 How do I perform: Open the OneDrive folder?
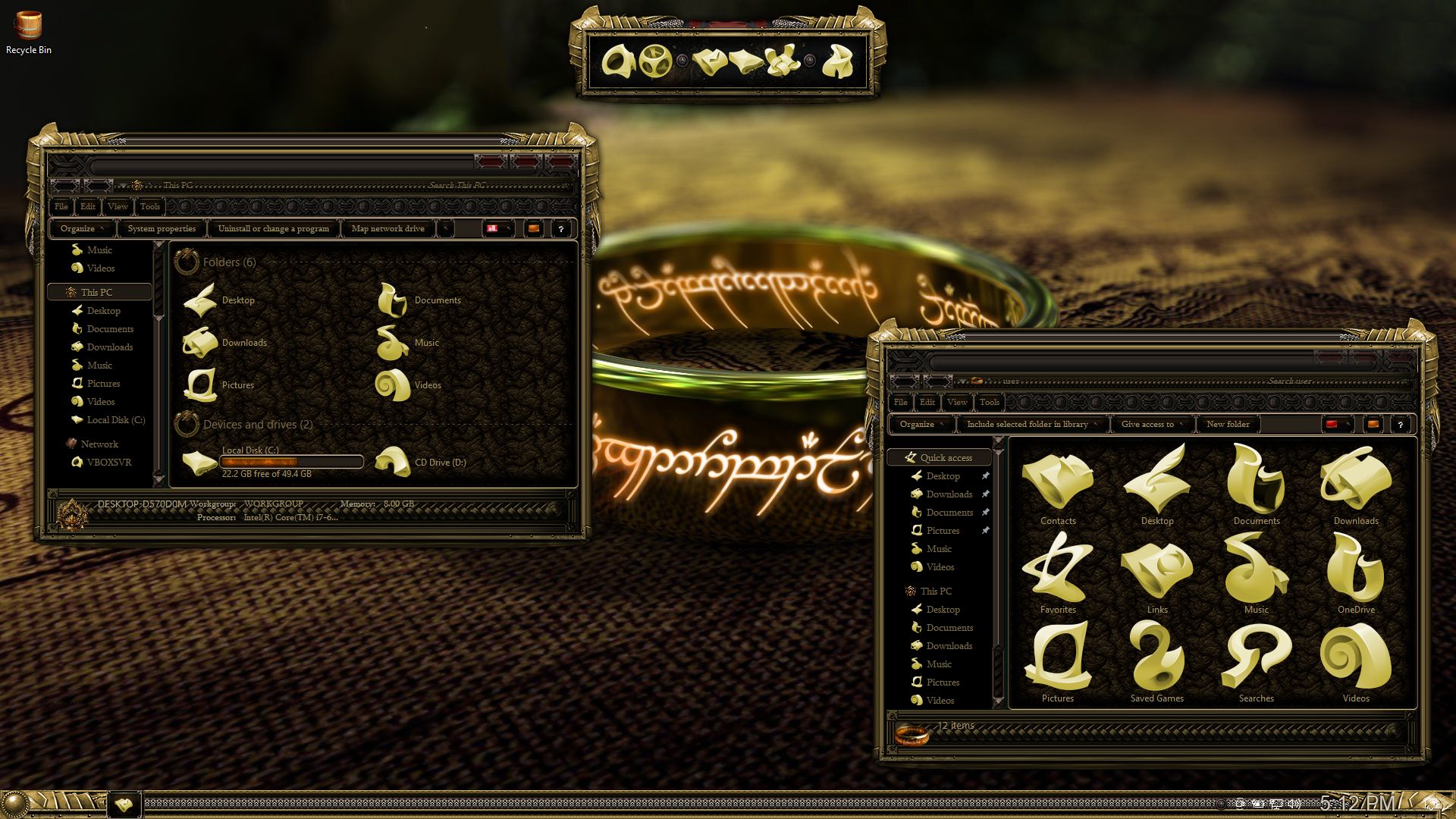coord(1356,574)
